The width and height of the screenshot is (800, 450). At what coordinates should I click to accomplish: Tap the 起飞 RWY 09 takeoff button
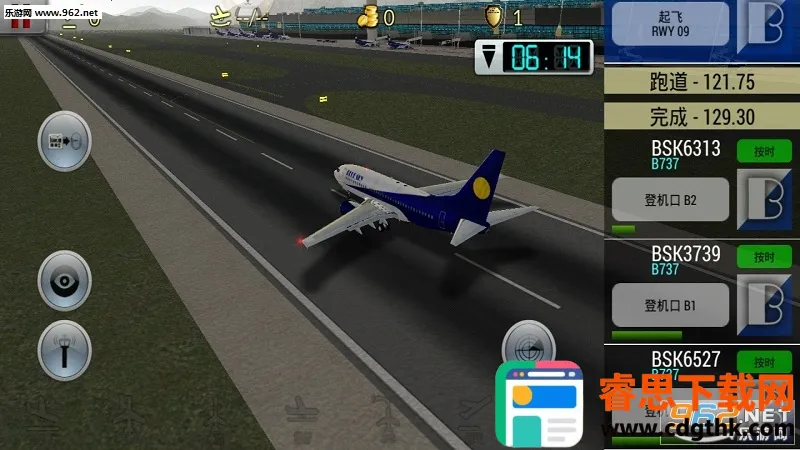669,24
